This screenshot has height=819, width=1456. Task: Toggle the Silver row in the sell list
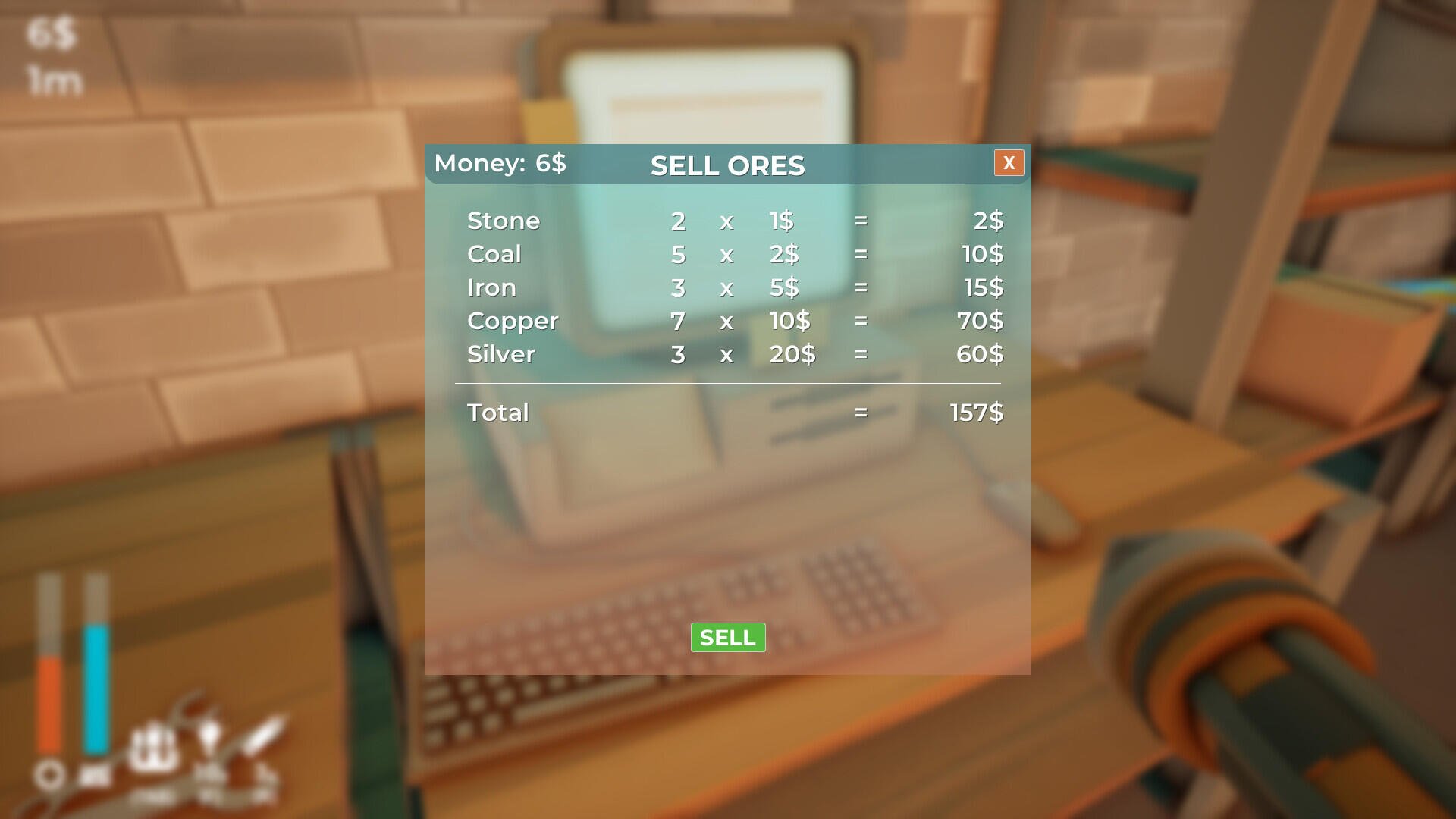(x=500, y=353)
